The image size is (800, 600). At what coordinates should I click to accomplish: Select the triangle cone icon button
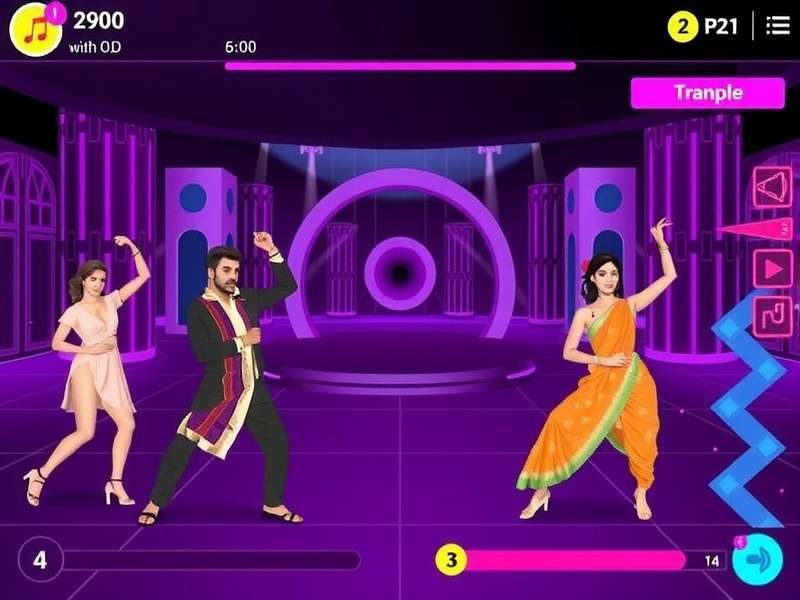coord(771,186)
